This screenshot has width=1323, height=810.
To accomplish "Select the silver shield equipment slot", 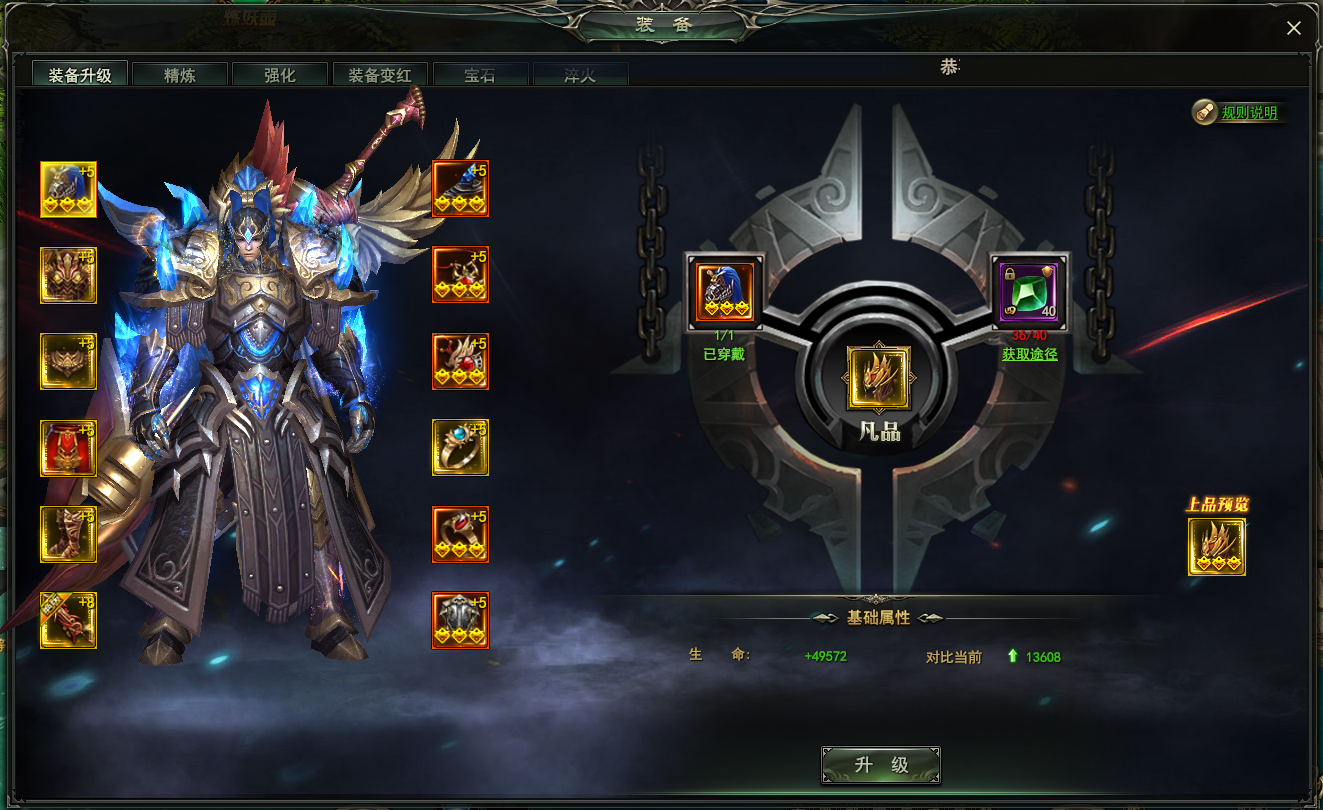I will [460, 620].
